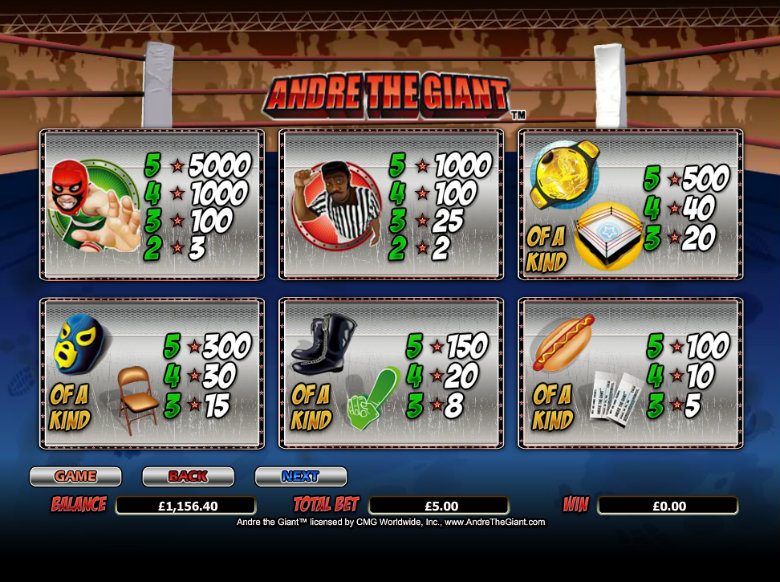Return to the game with GAME button
This screenshot has height=582, width=780.
click(x=75, y=476)
